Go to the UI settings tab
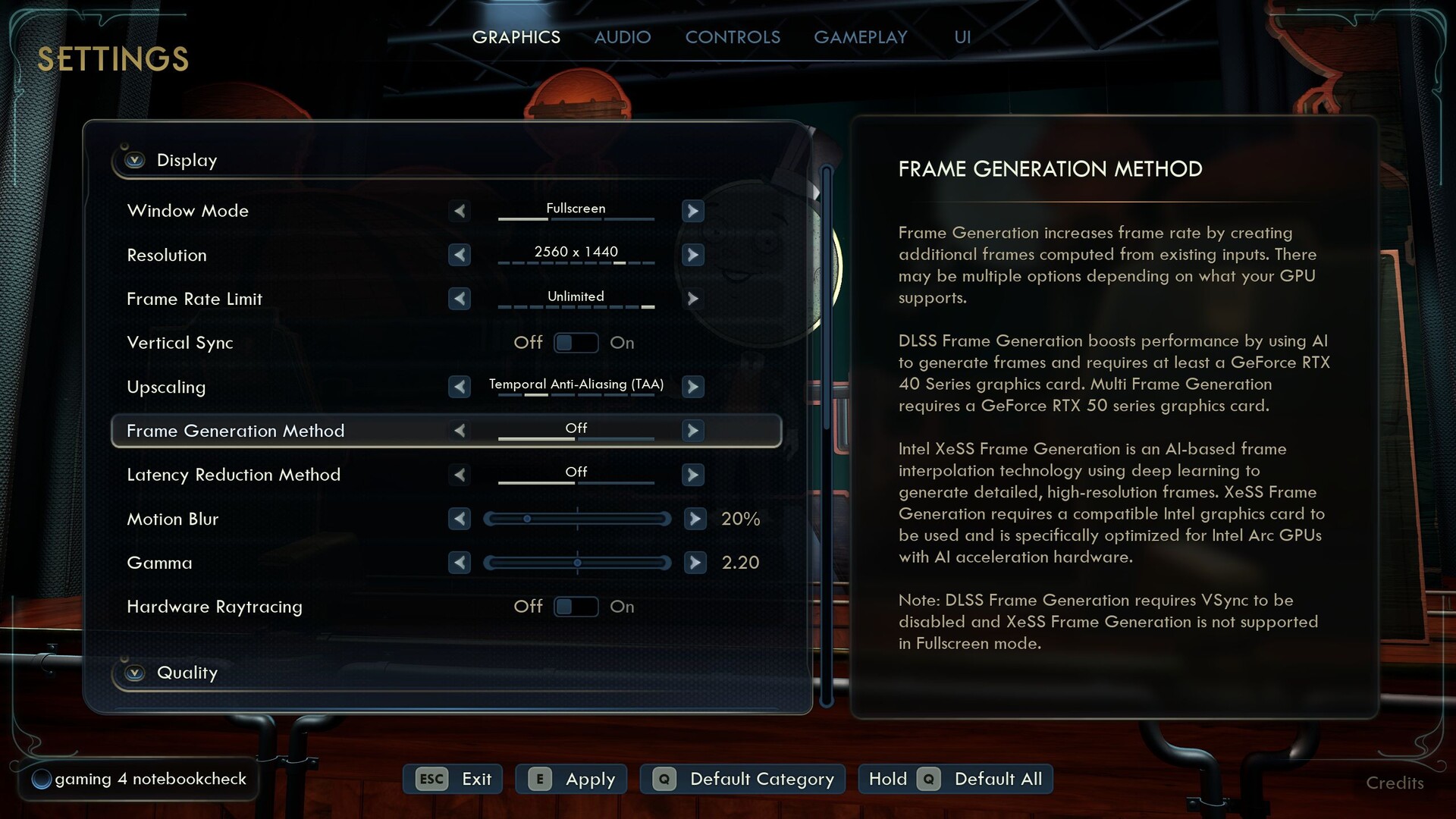1456x819 pixels. (962, 37)
